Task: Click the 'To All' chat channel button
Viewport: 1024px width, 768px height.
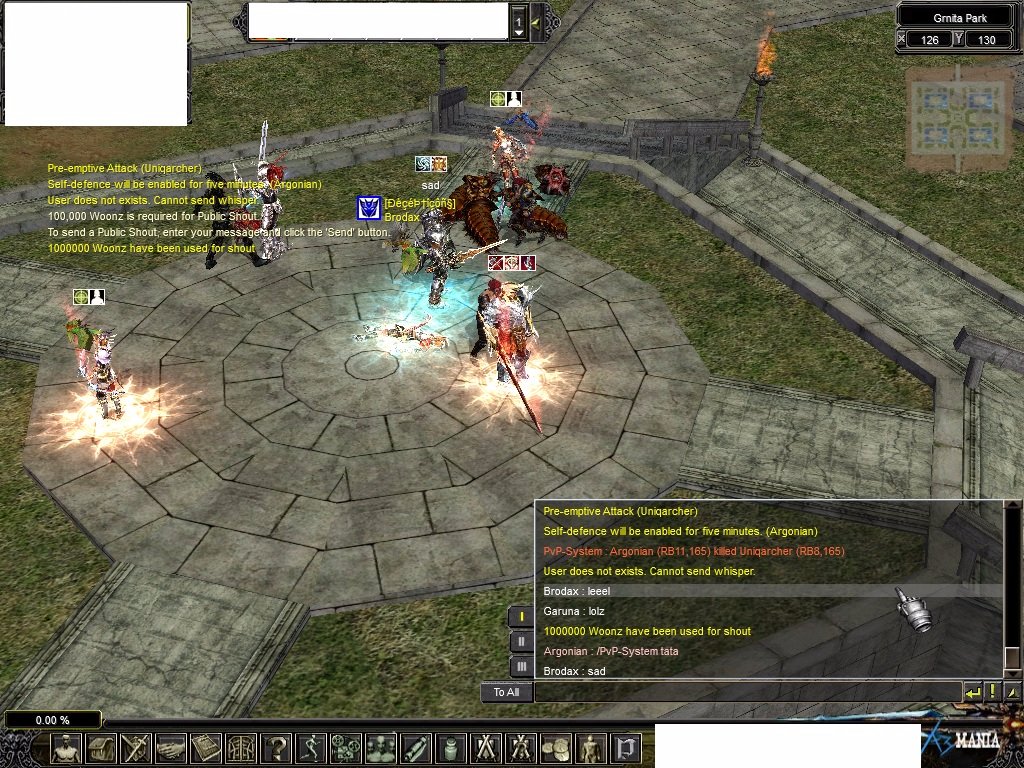Action: (x=506, y=692)
